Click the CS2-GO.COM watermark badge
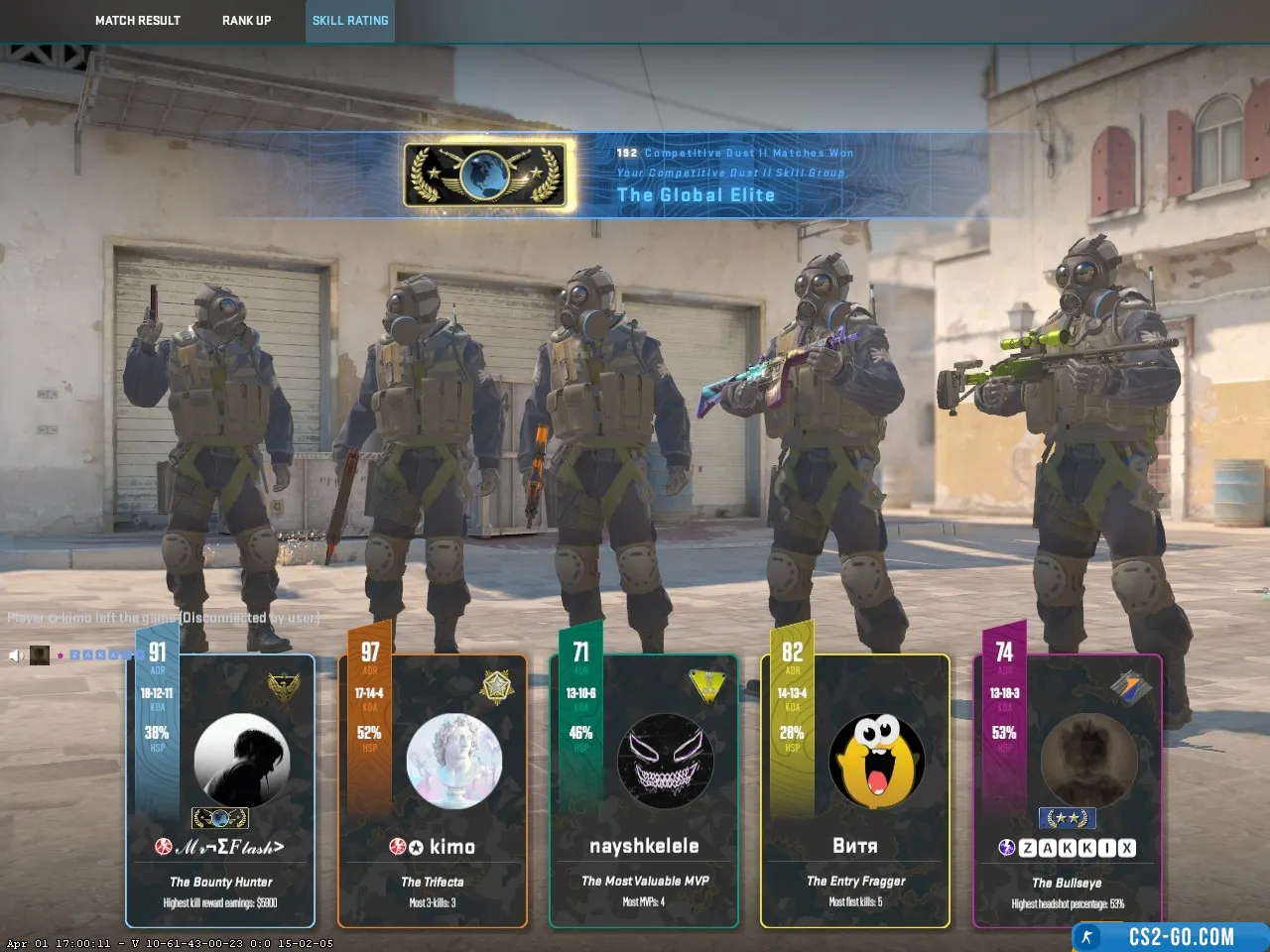The height and width of the screenshot is (952, 1270). (x=1171, y=937)
